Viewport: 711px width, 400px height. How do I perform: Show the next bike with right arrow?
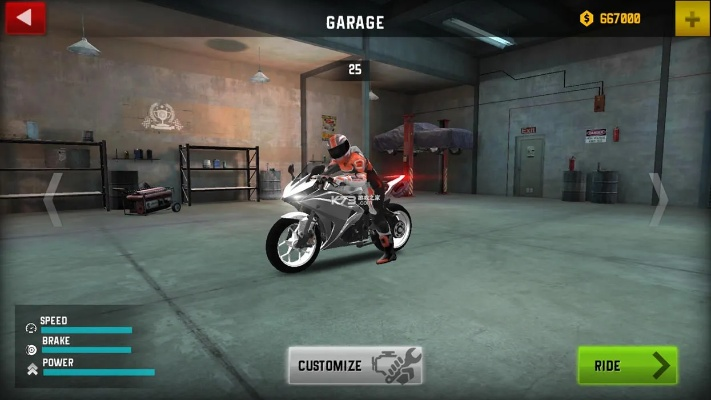[x=658, y=199]
